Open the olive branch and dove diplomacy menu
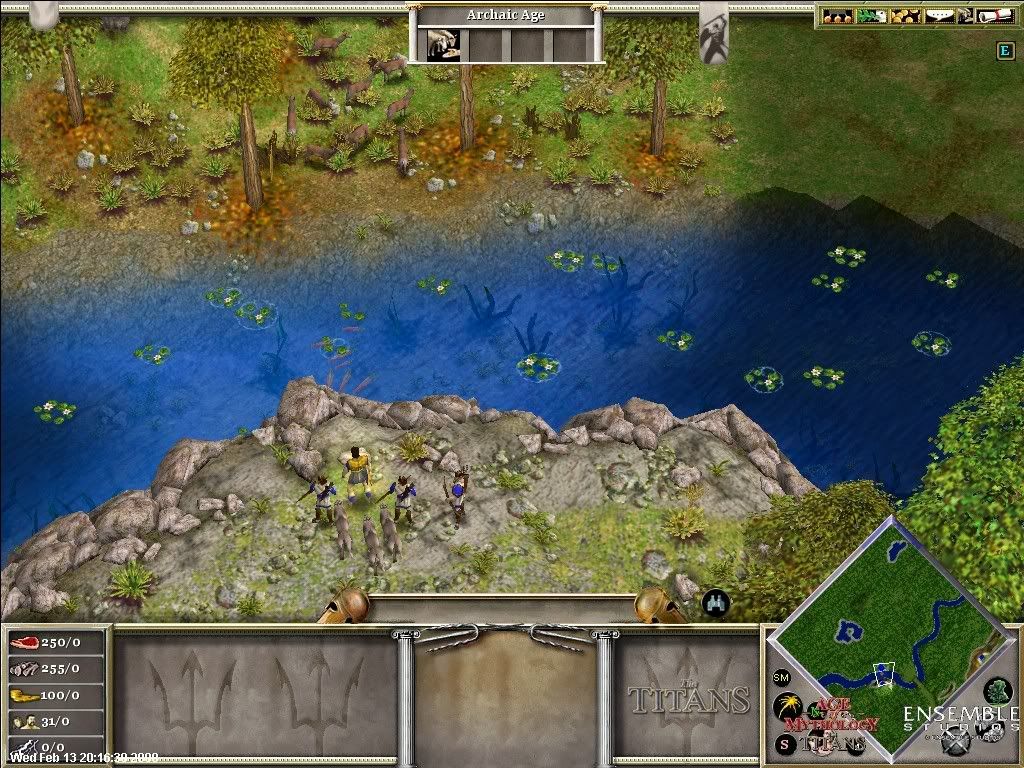The image size is (1024, 768). pos(868,16)
